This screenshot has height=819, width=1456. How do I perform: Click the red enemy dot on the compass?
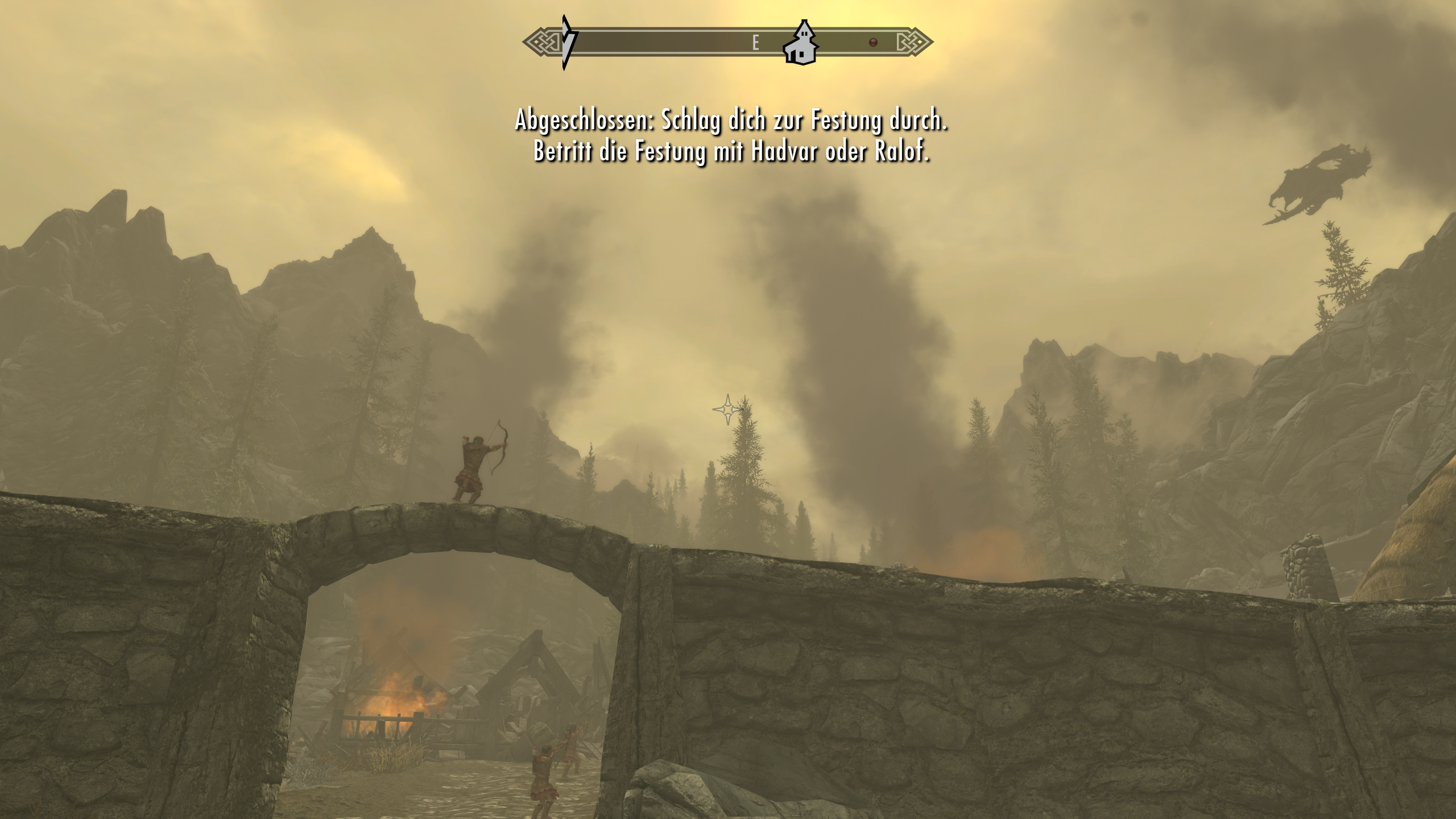872,42
